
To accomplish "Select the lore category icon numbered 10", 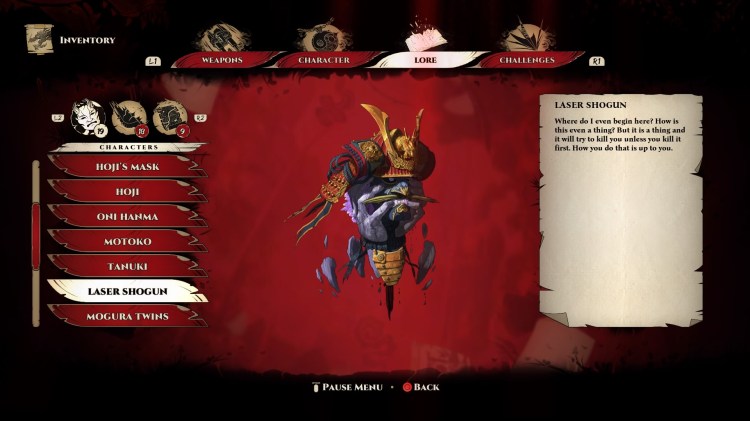I will 129,118.
